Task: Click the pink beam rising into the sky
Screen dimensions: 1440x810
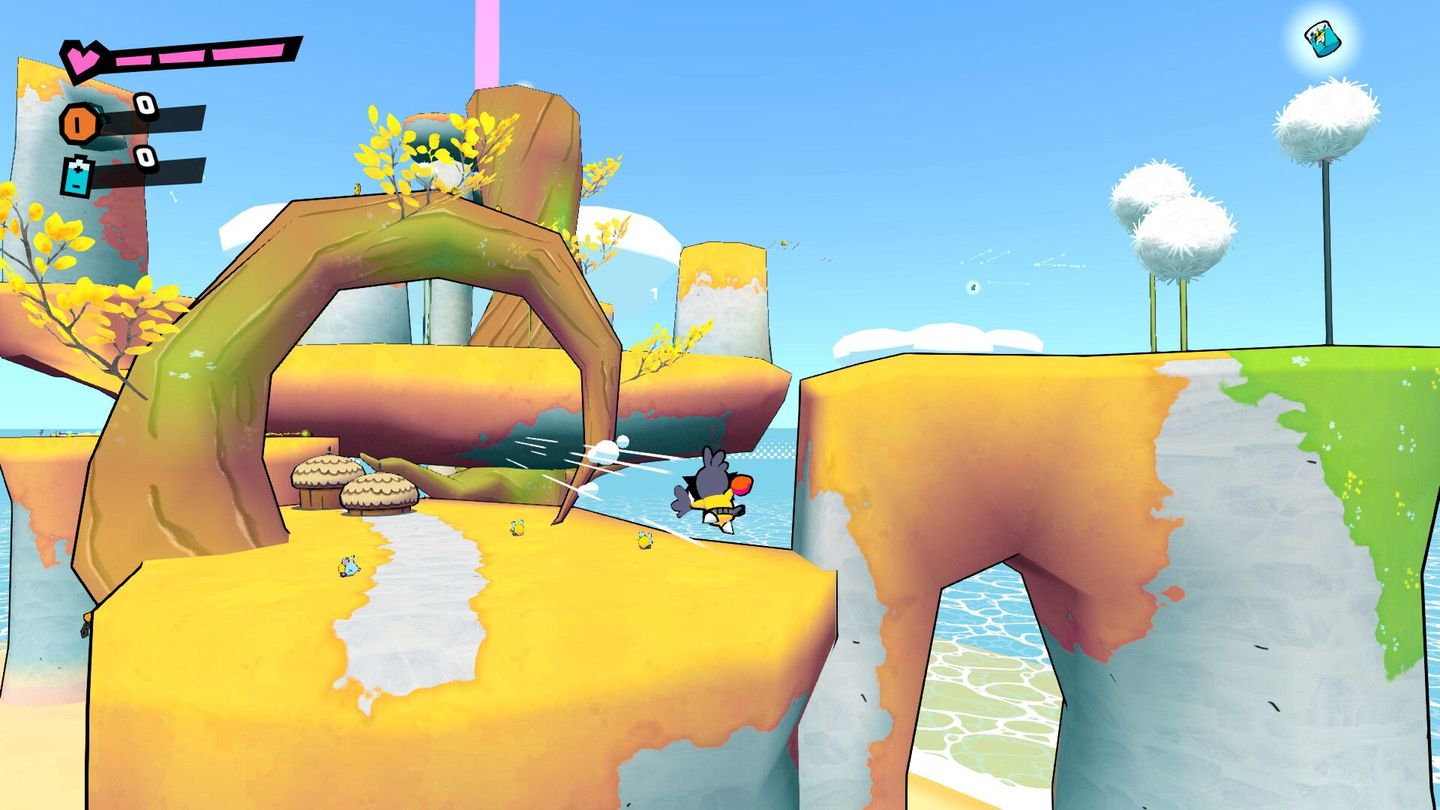Action: pyautogui.click(x=487, y=40)
